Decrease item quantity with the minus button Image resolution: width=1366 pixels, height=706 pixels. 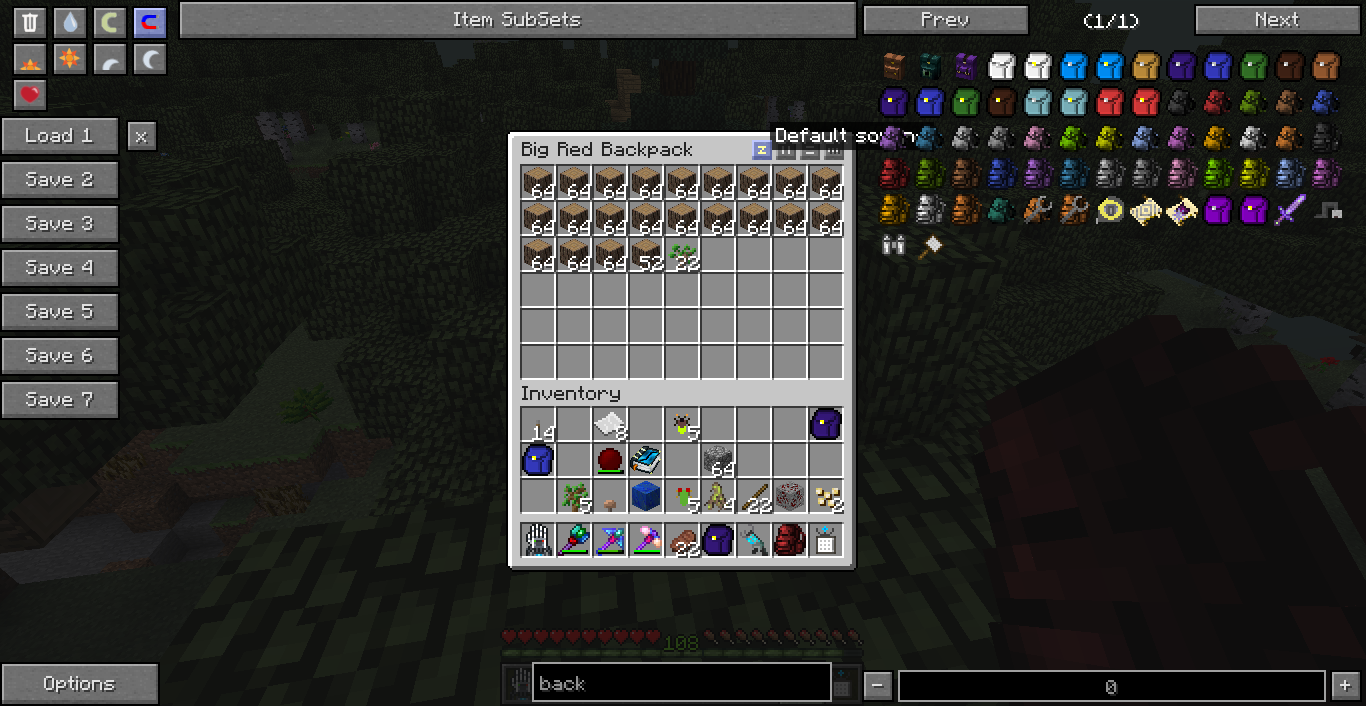877,686
